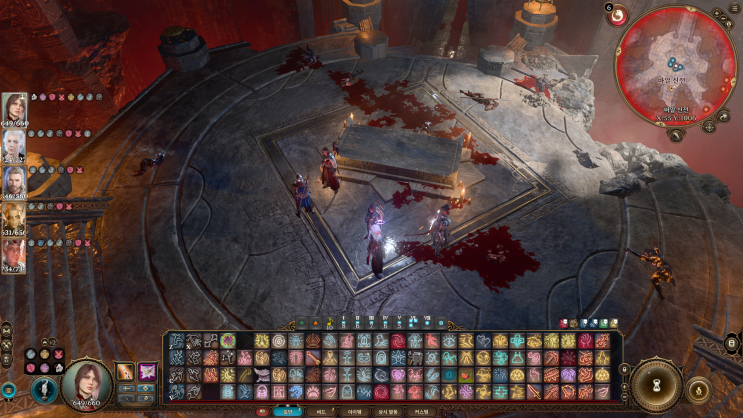Click the lock icon right of the hotbar
This screenshot has width=743, height=418.
pyautogui.click(x=625, y=371)
